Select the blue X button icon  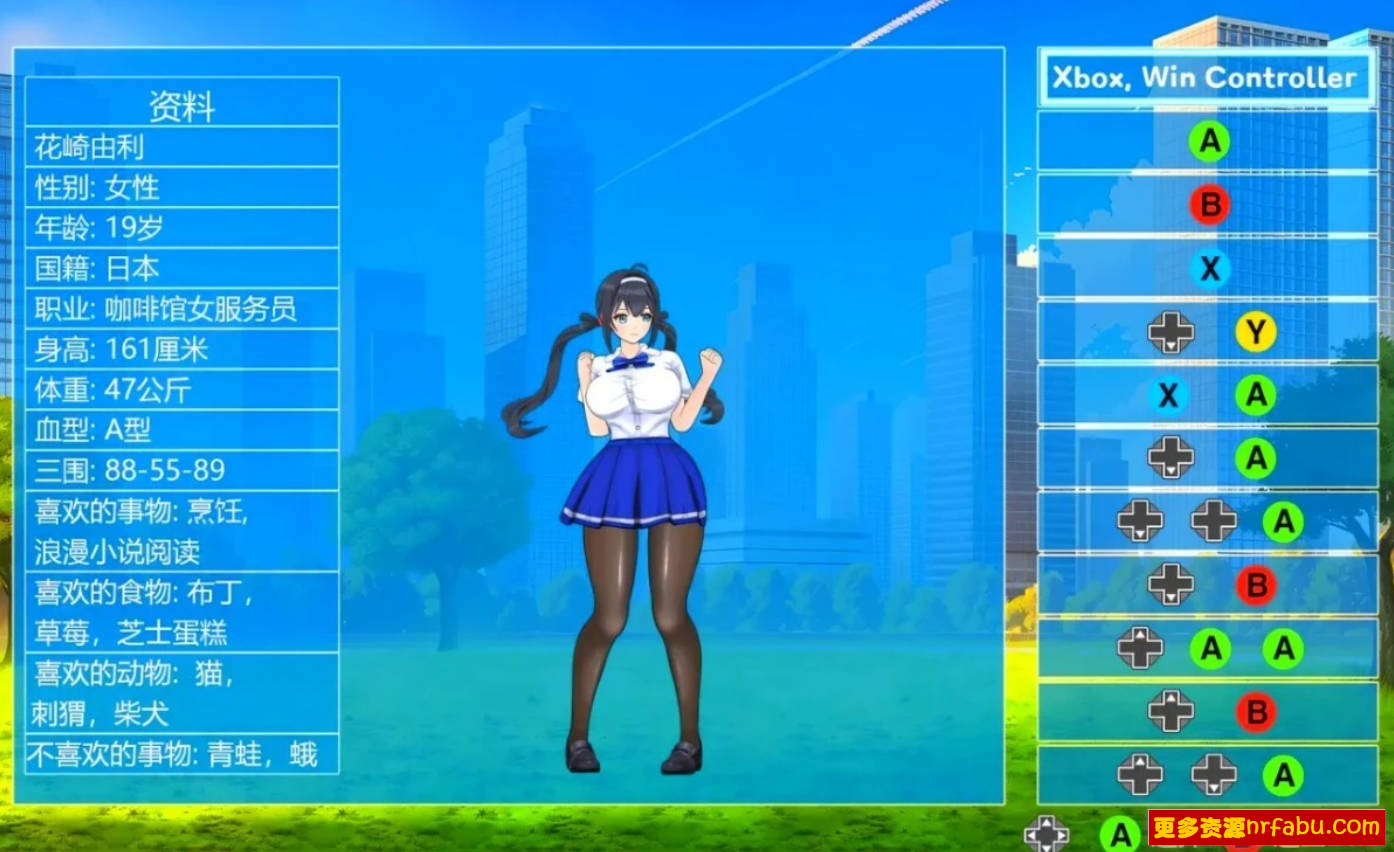tap(1208, 268)
